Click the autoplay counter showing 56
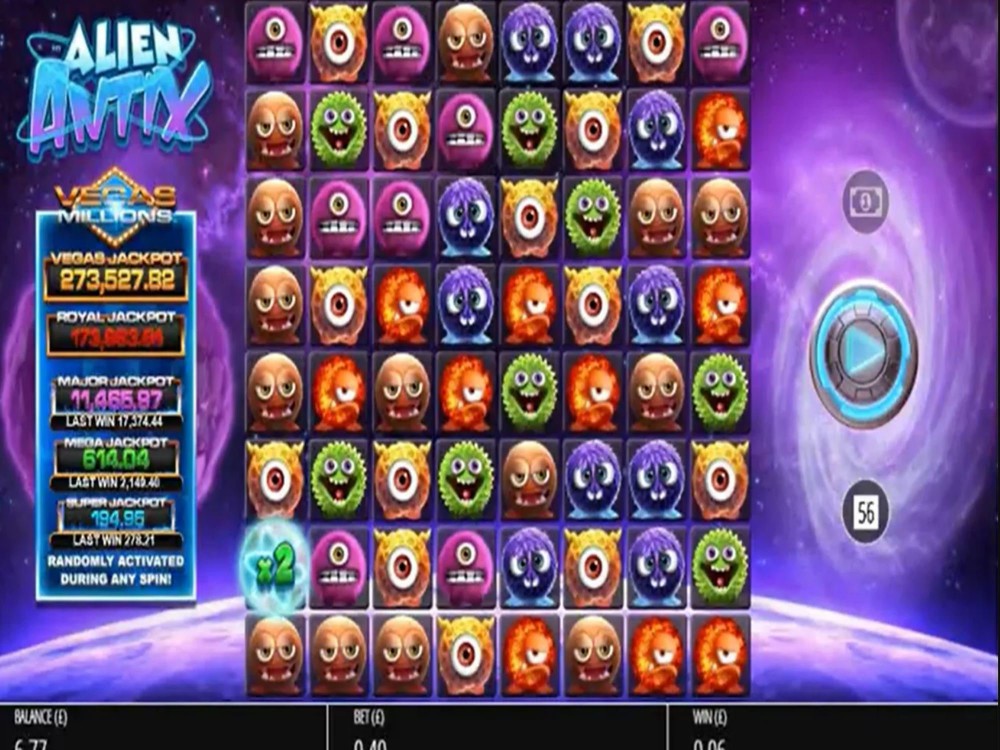This screenshot has width=1000, height=750. tap(866, 514)
